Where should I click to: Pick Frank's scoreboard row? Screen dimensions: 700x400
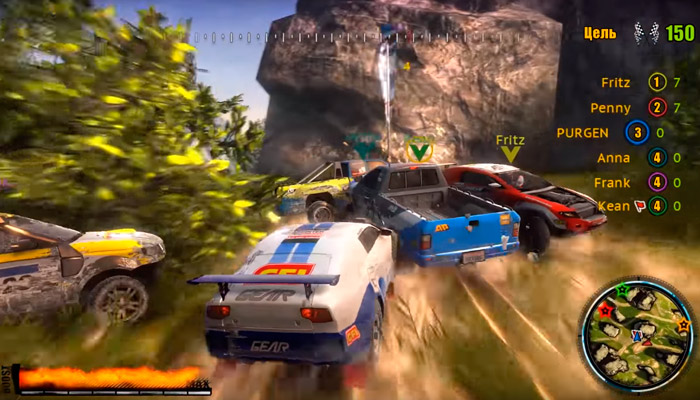tap(612, 182)
